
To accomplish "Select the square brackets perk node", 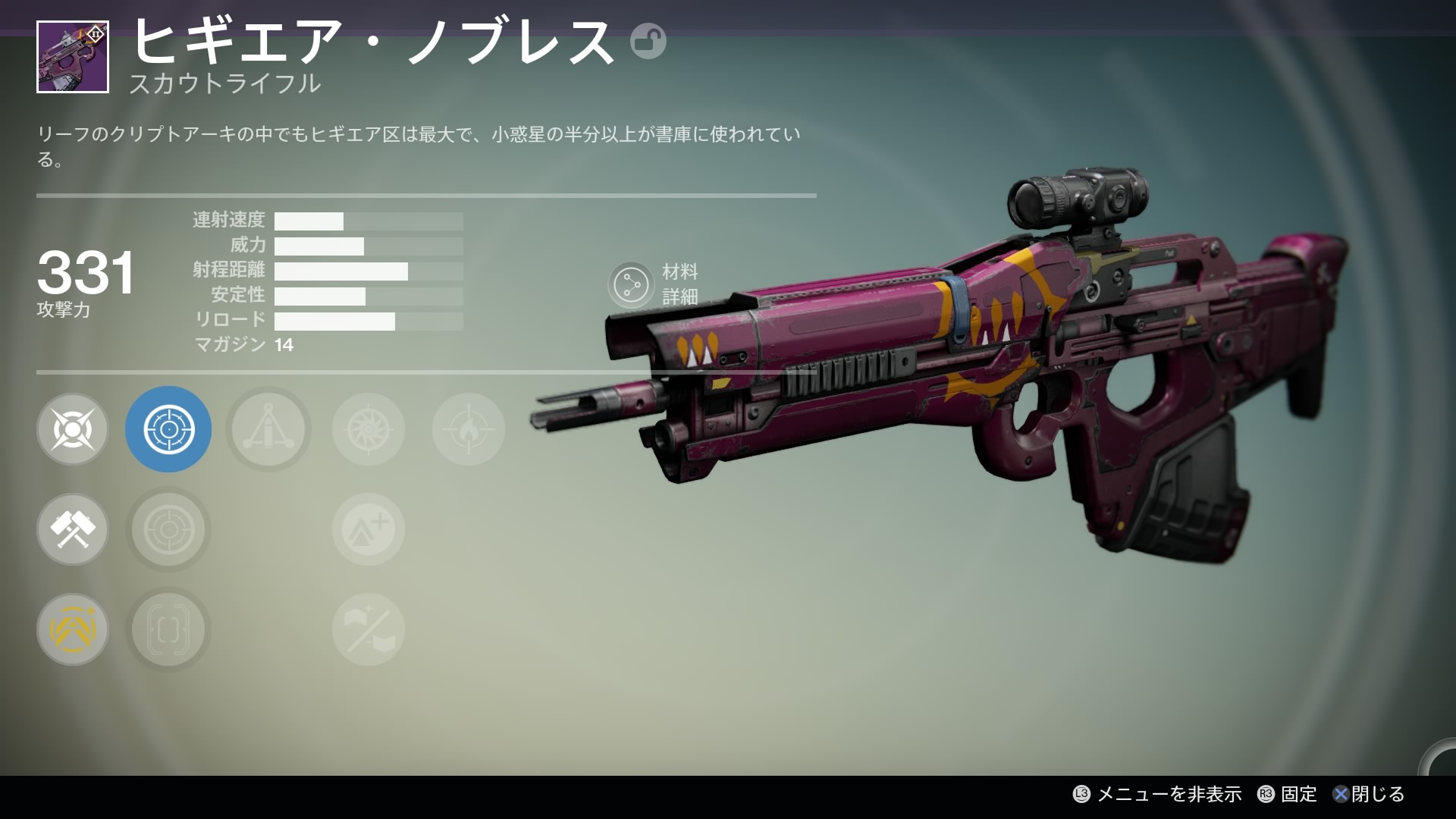I will (x=168, y=629).
